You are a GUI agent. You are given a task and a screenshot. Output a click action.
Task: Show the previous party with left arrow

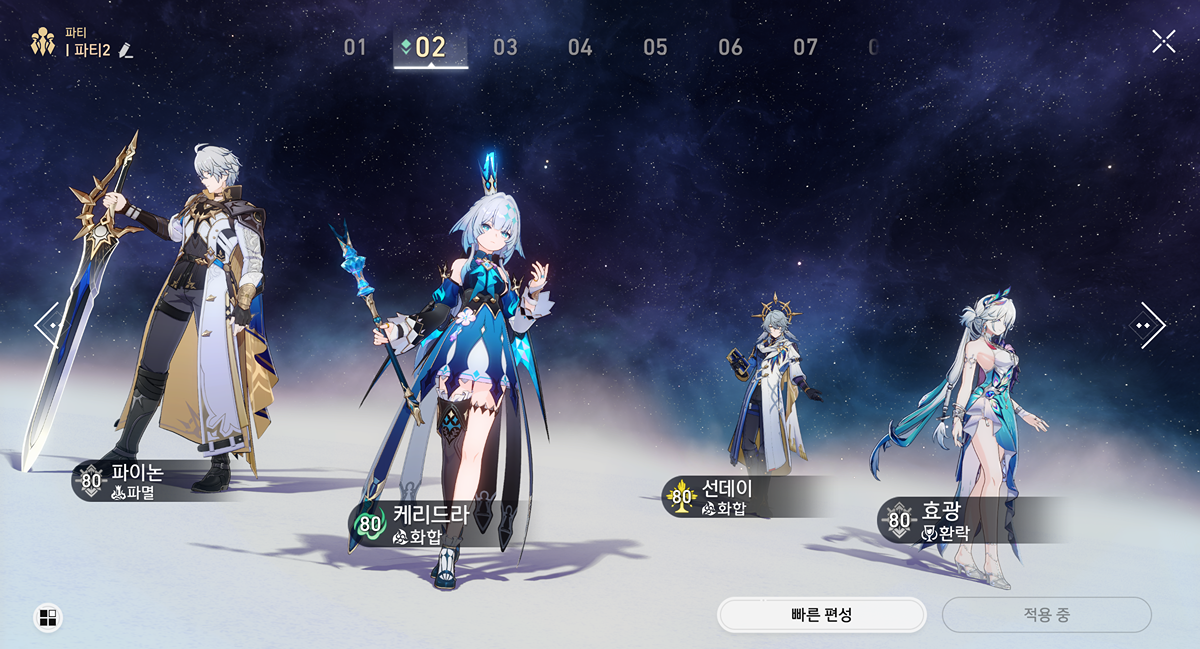(47, 324)
